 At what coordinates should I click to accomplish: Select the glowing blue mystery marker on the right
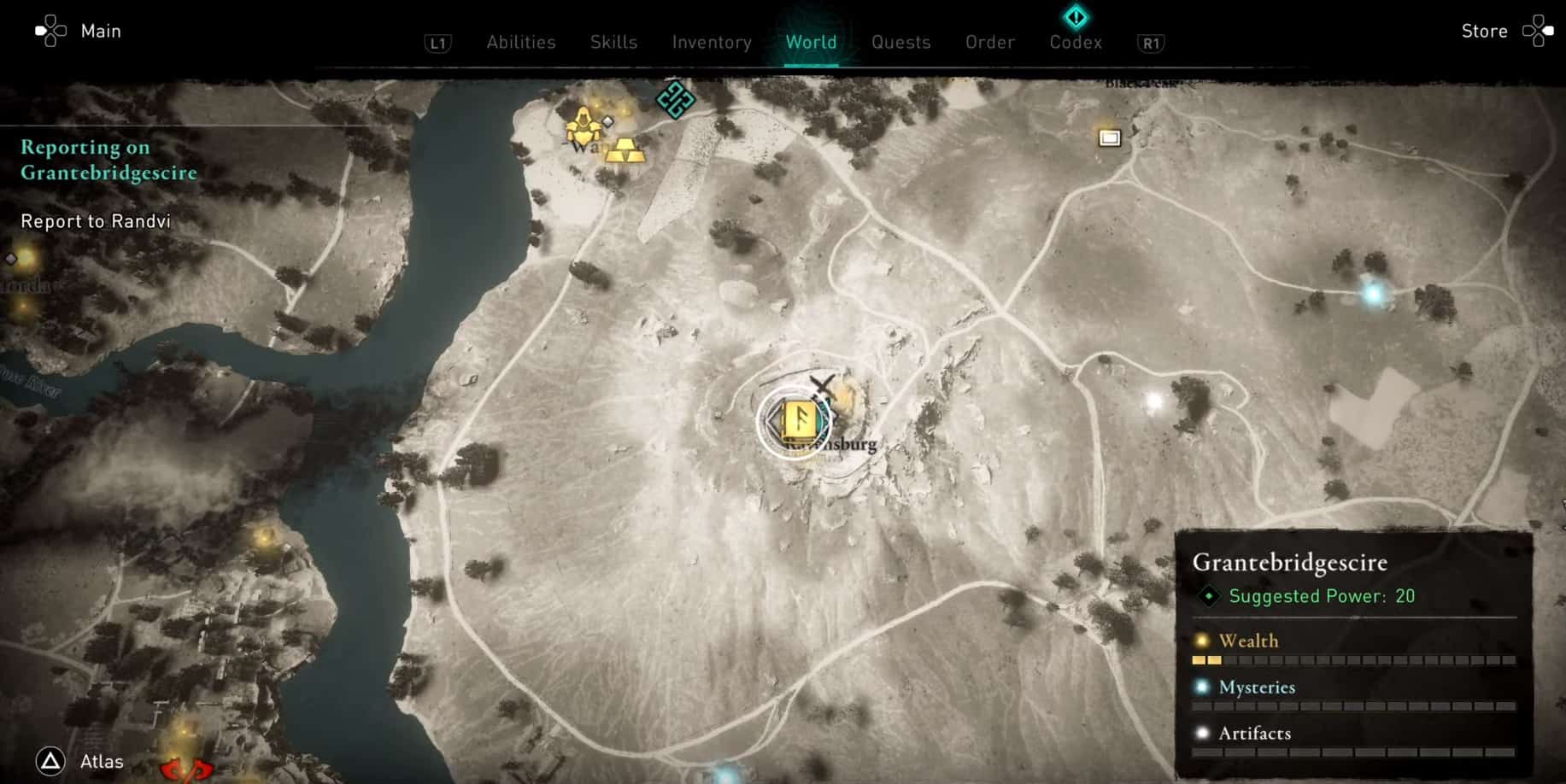click(x=1370, y=293)
